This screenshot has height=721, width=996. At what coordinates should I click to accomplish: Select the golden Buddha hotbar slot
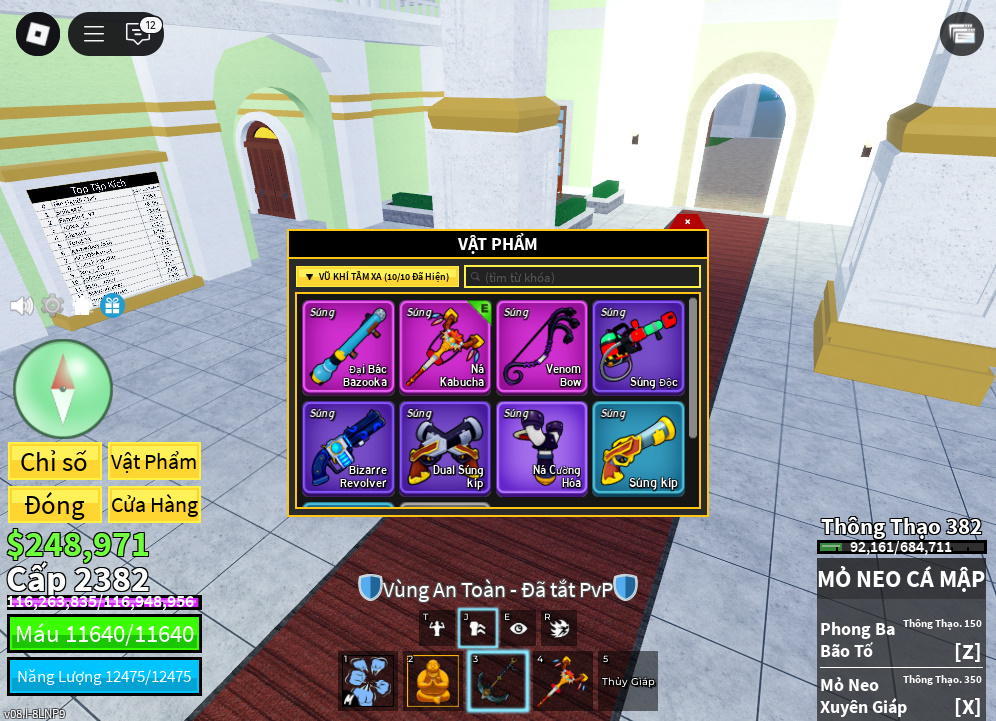point(433,681)
